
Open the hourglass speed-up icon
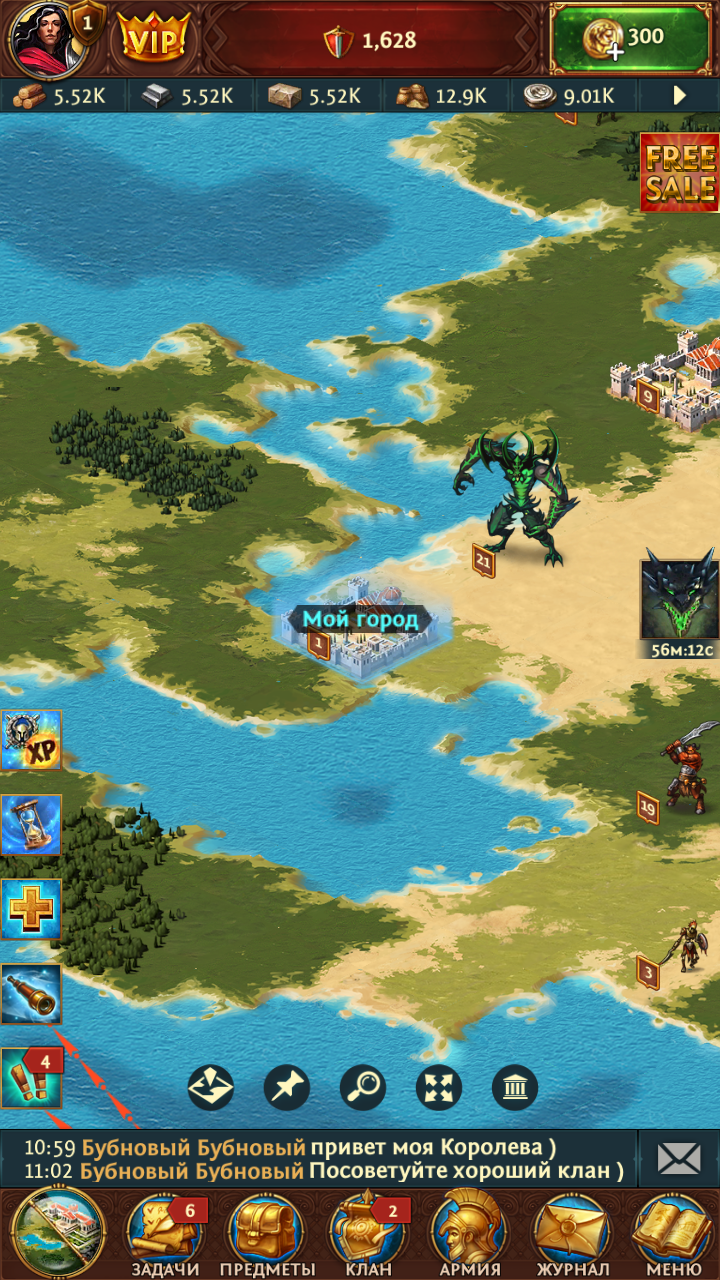(x=31, y=824)
